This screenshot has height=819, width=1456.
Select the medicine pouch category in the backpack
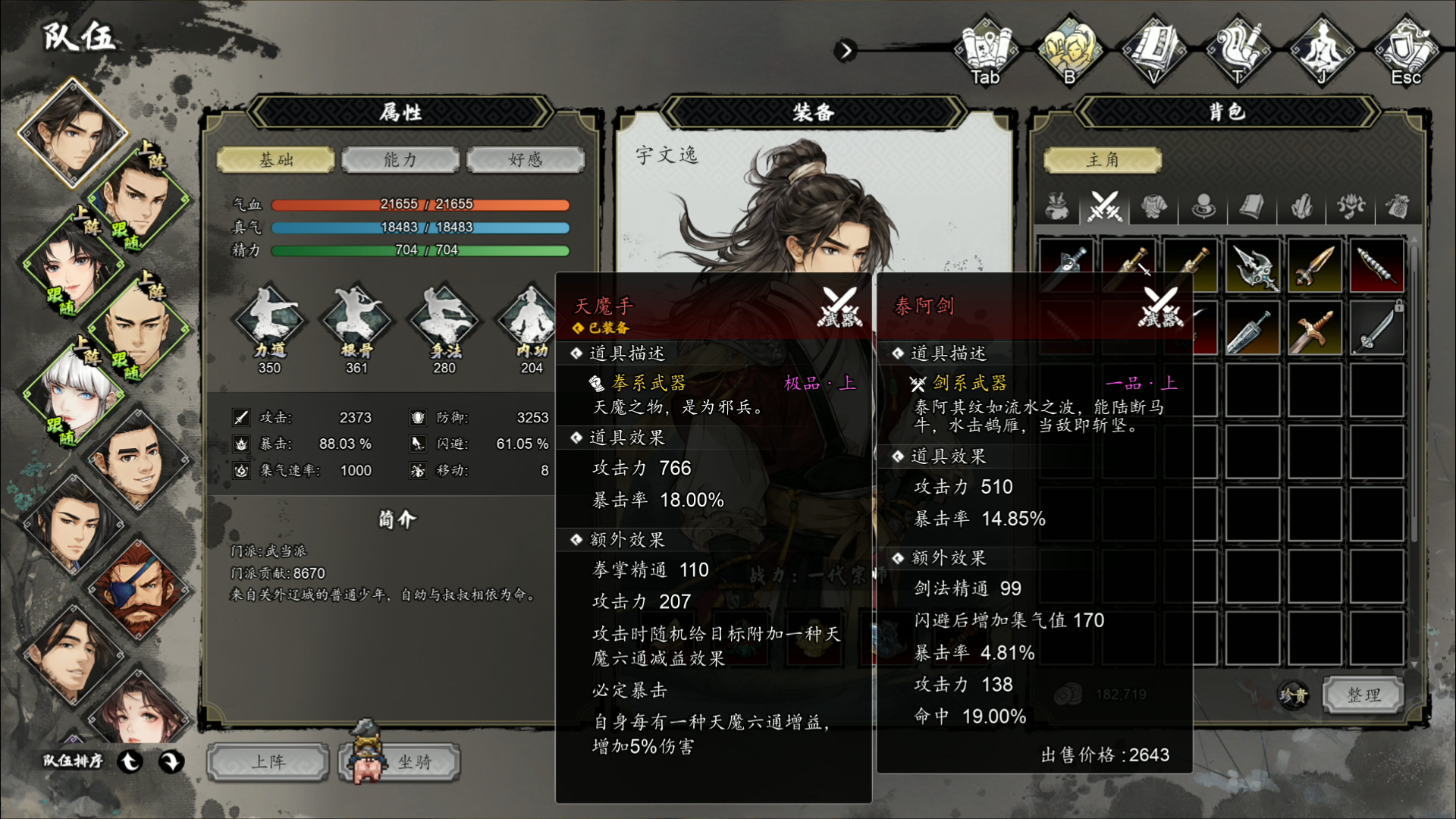click(x=1056, y=206)
